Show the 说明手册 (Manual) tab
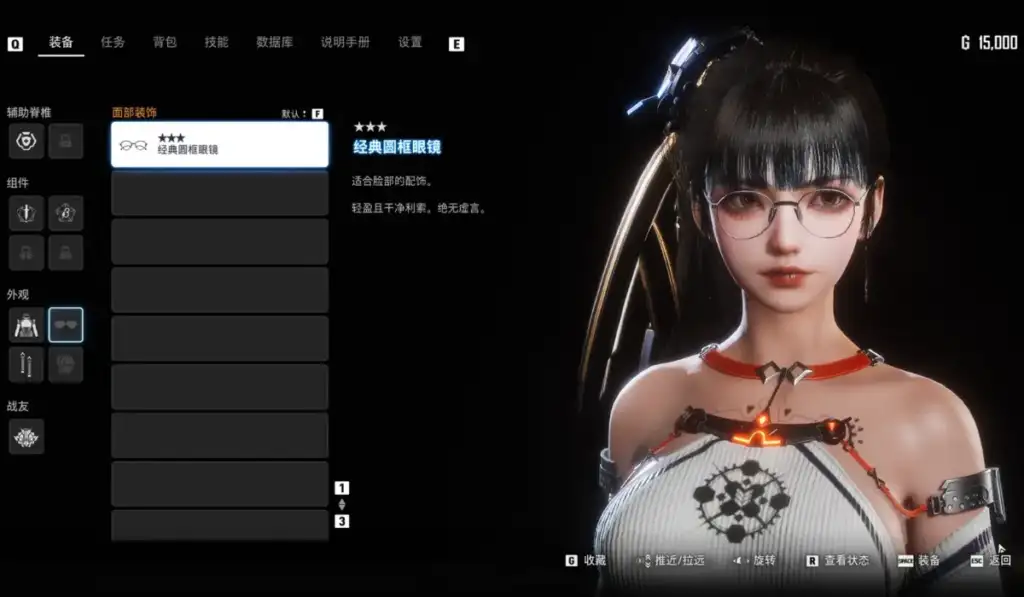 [x=345, y=43]
